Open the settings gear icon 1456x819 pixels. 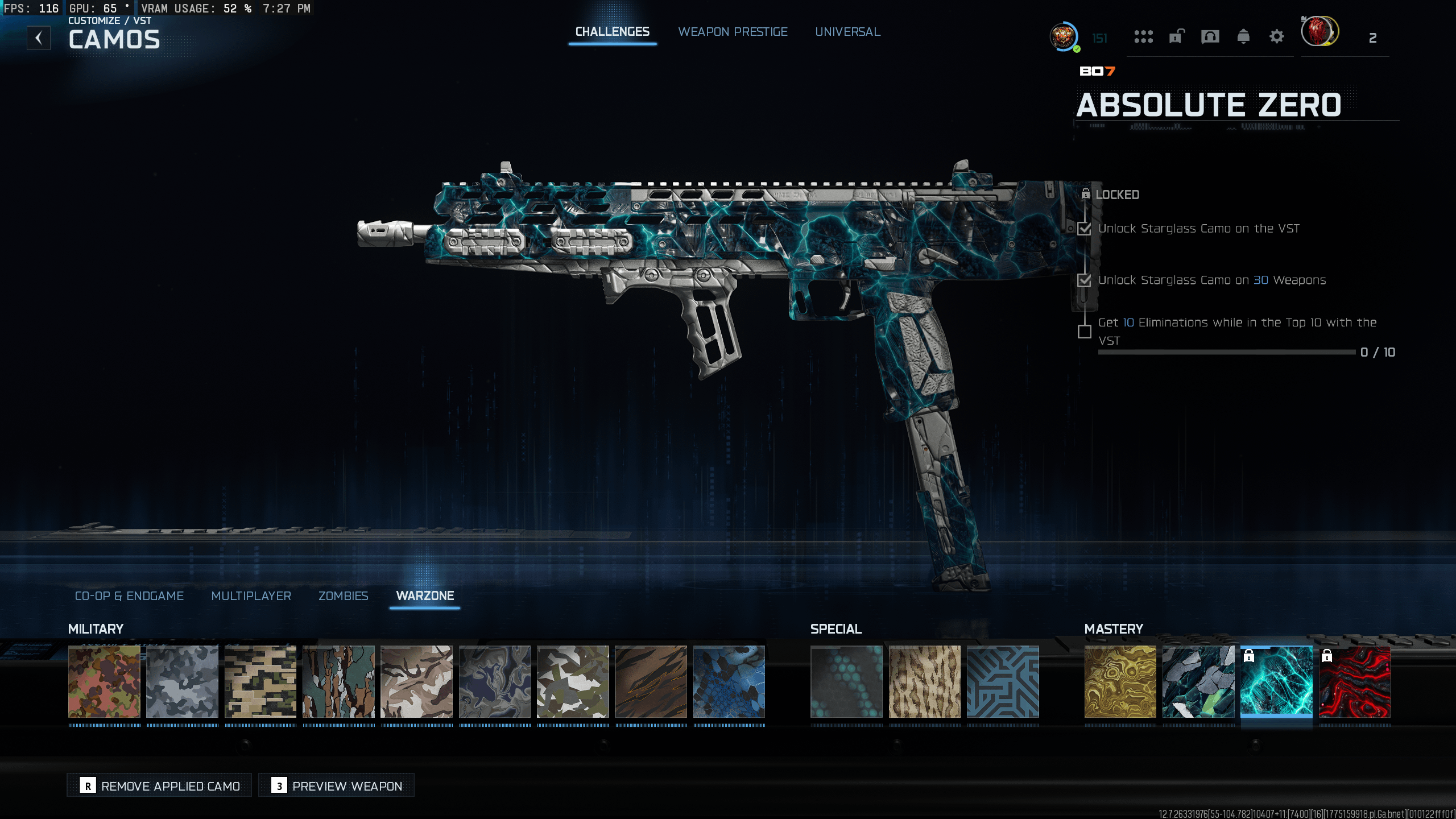(1276, 38)
